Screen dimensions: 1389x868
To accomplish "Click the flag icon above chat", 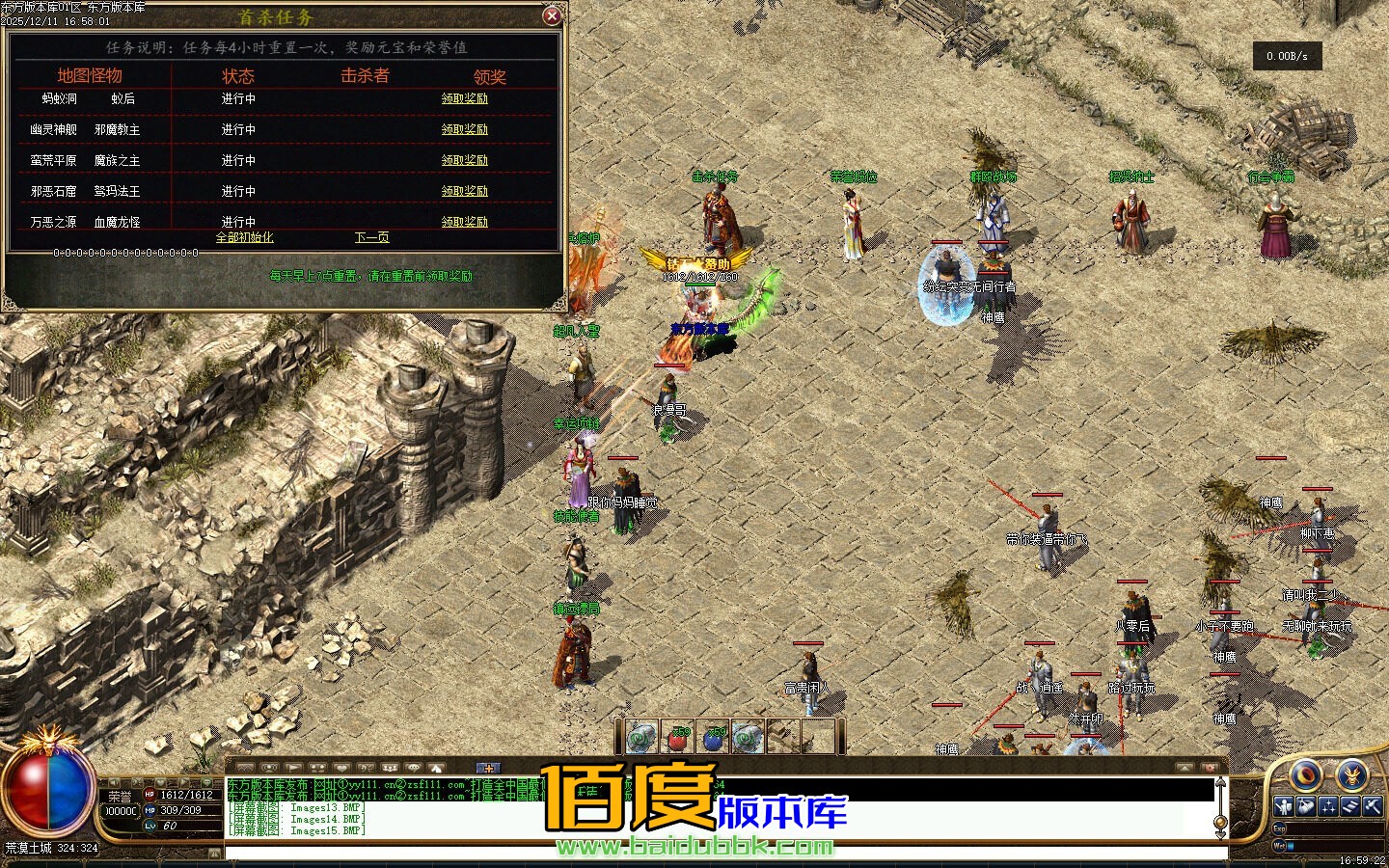I will (x=293, y=768).
